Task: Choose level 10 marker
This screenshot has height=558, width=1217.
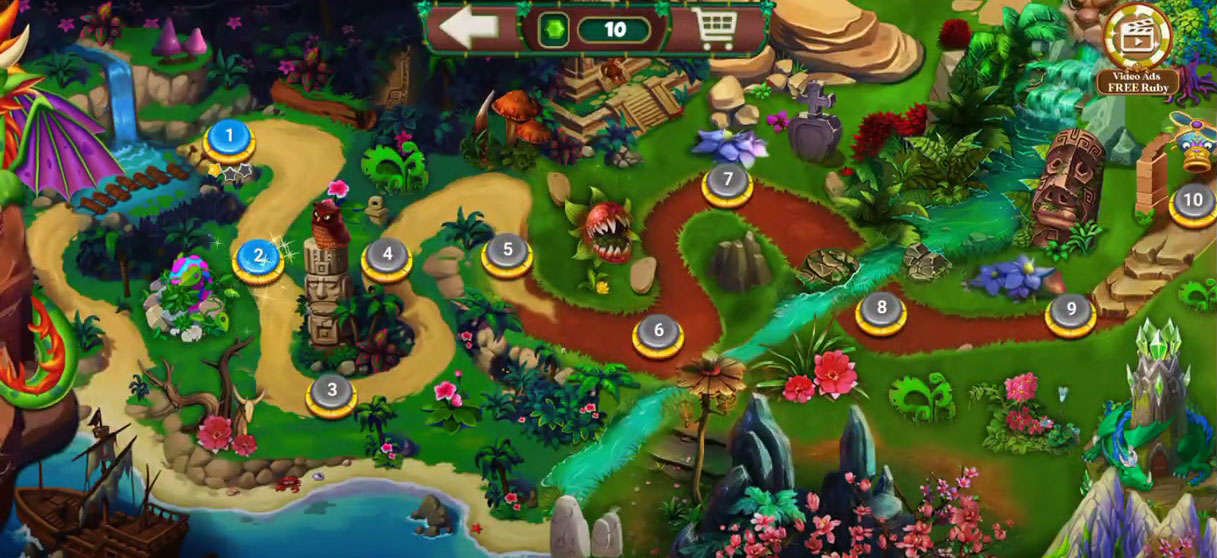Action: click(x=1193, y=202)
